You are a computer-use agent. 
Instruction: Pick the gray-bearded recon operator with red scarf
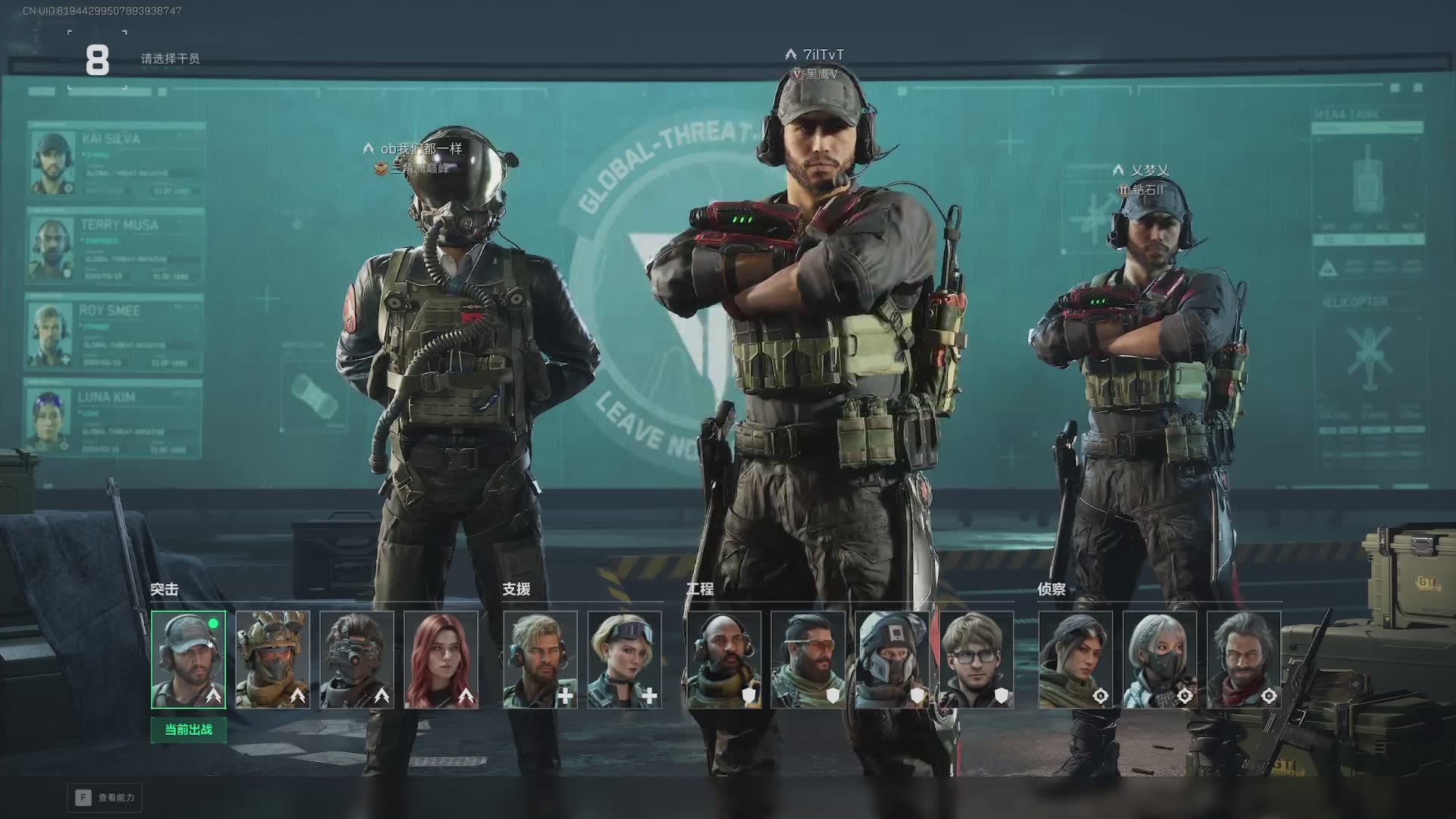pos(1244,660)
